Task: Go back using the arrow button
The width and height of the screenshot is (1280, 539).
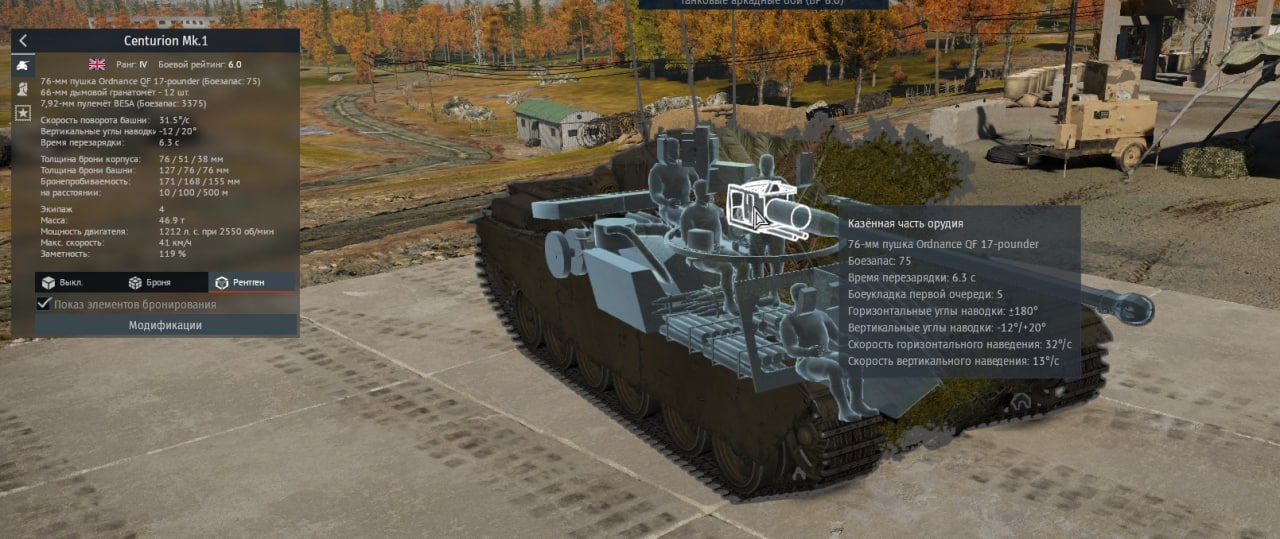Action: click(x=23, y=41)
